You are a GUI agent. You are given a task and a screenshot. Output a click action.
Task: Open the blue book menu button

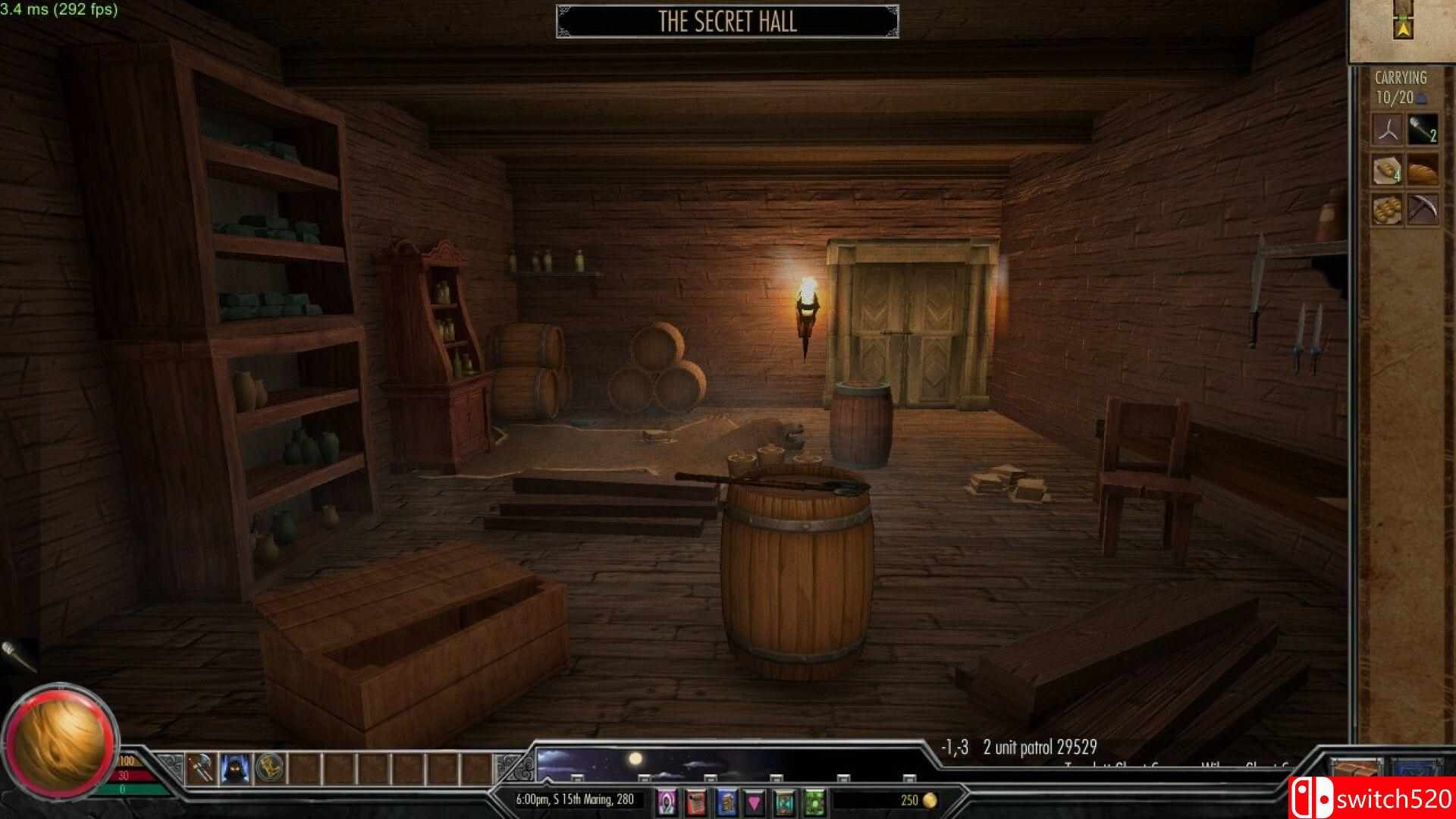(726, 801)
